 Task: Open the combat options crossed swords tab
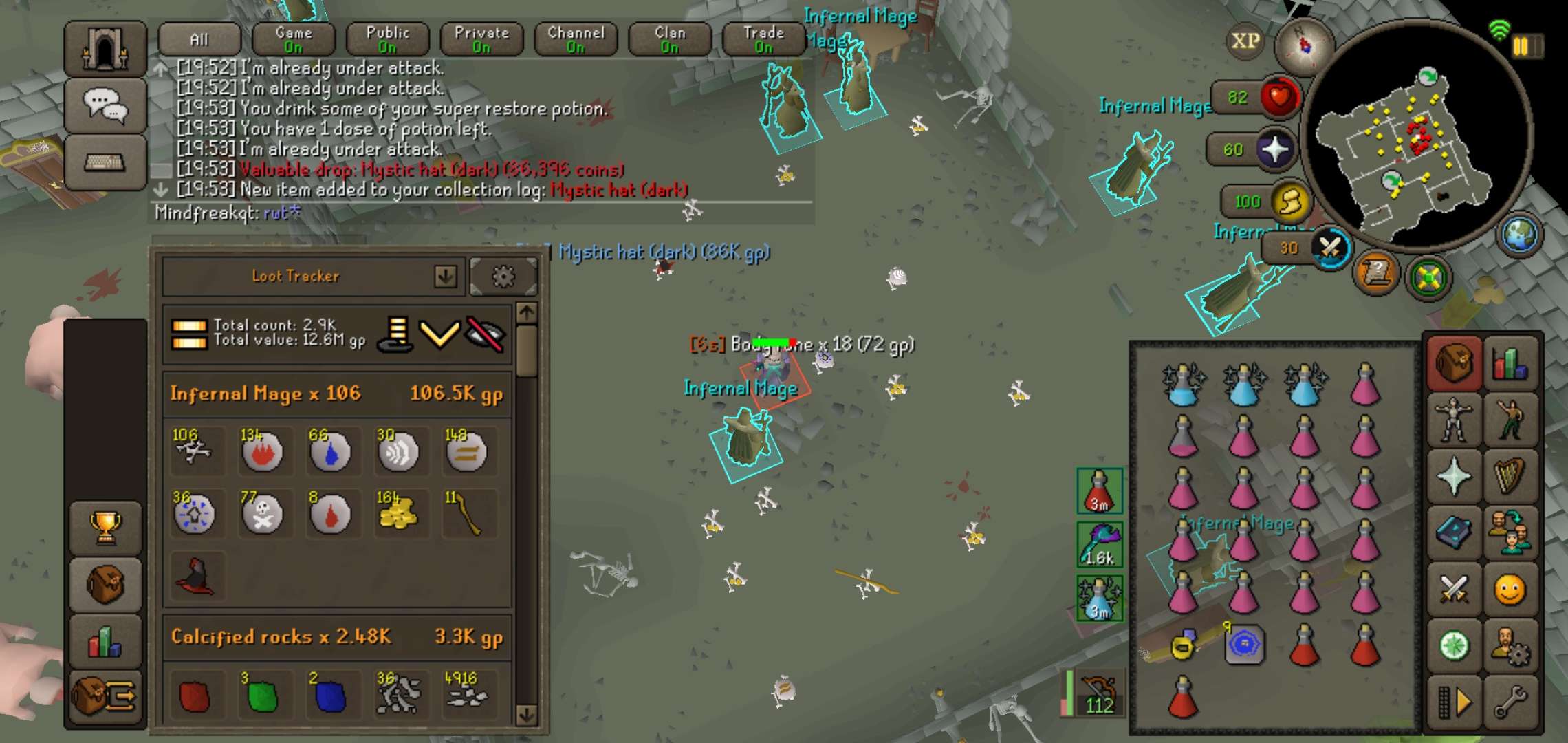1454,590
